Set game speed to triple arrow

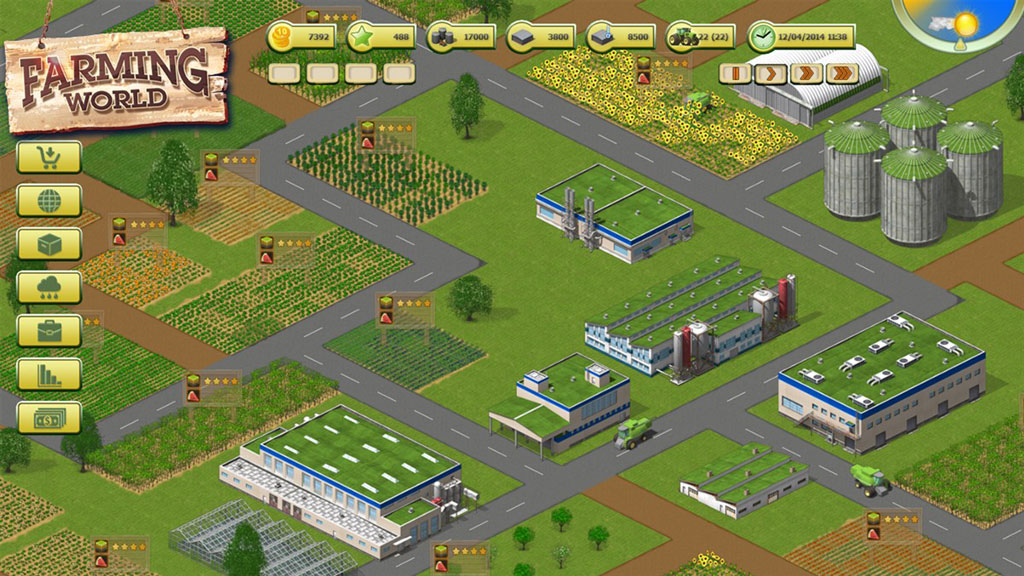tap(842, 73)
